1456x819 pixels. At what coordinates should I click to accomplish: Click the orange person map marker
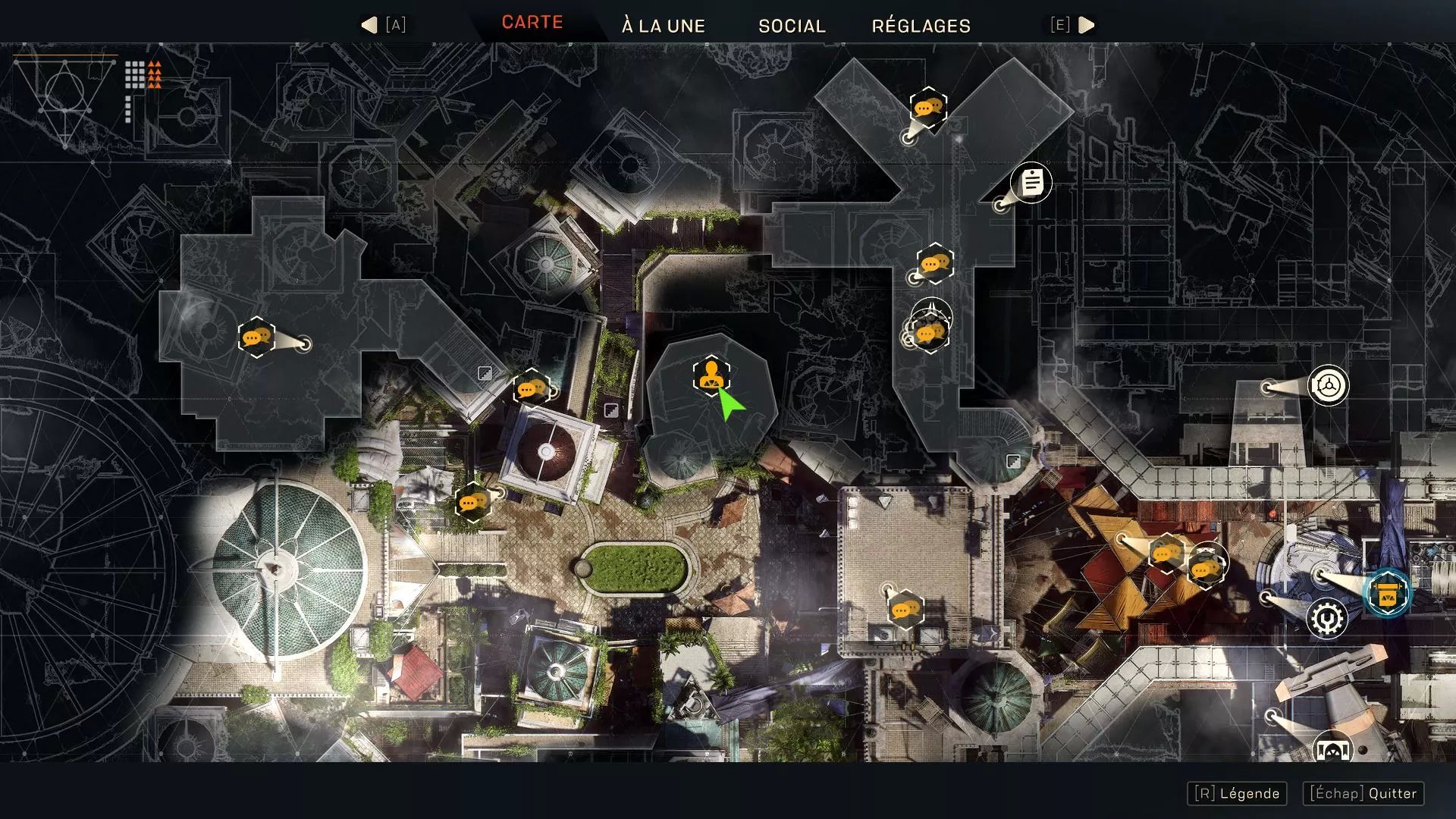(711, 375)
